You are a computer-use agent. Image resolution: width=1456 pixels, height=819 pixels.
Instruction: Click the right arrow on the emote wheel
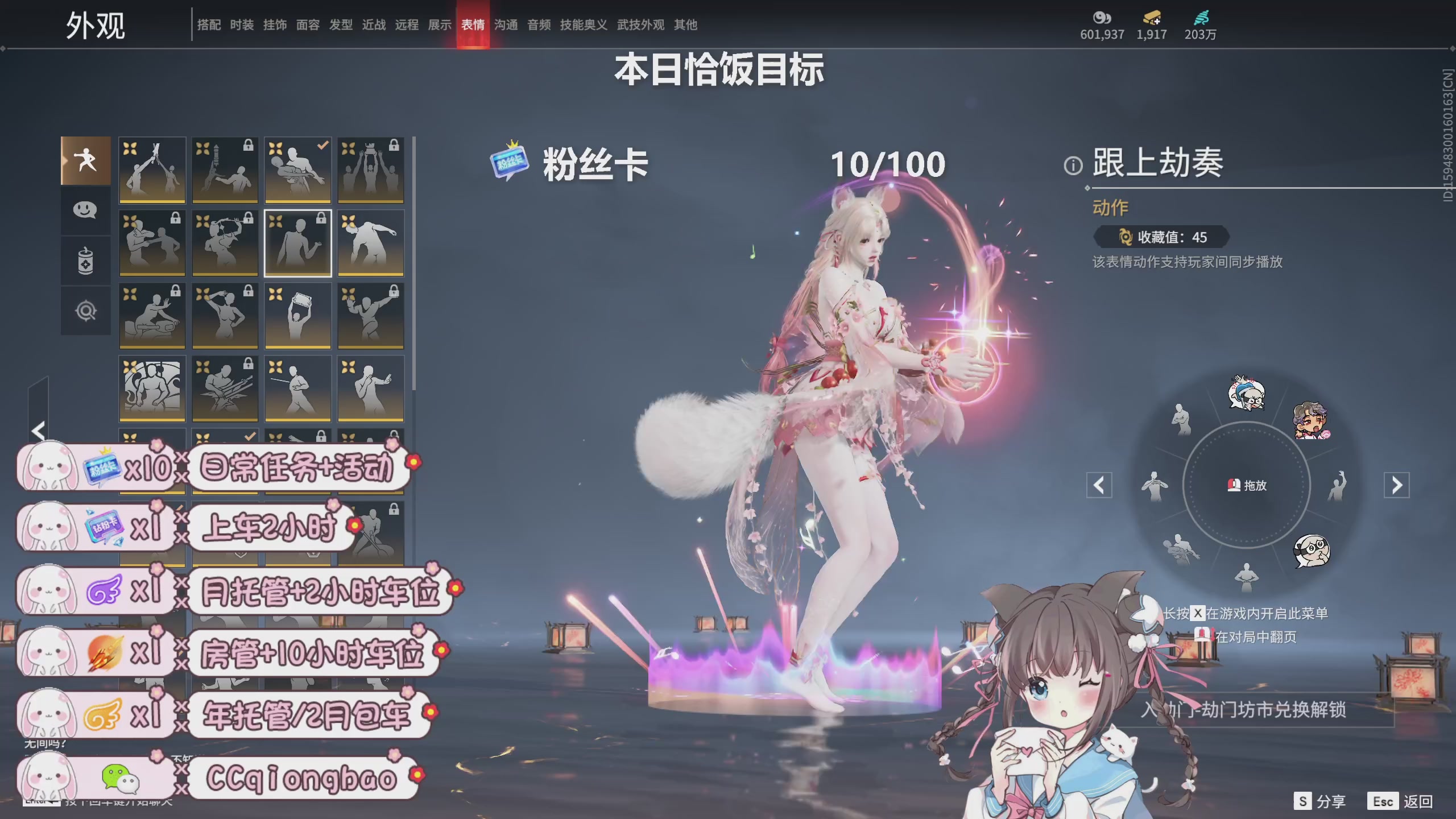[x=1398, y=485]
